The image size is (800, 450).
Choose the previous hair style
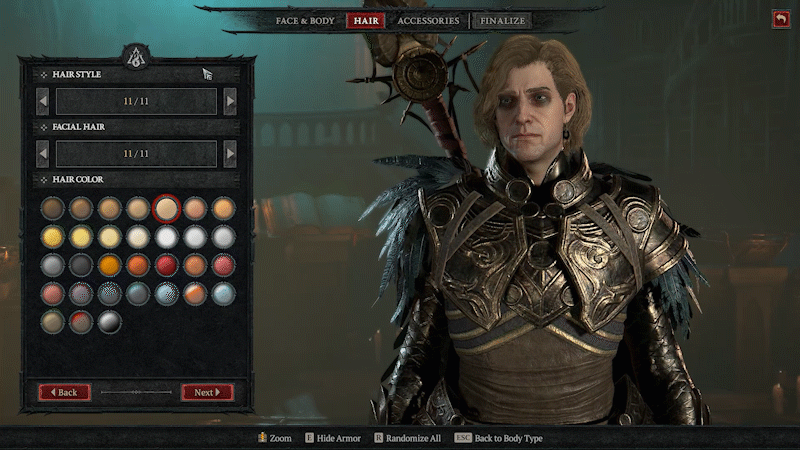click(x=43, y=101)
